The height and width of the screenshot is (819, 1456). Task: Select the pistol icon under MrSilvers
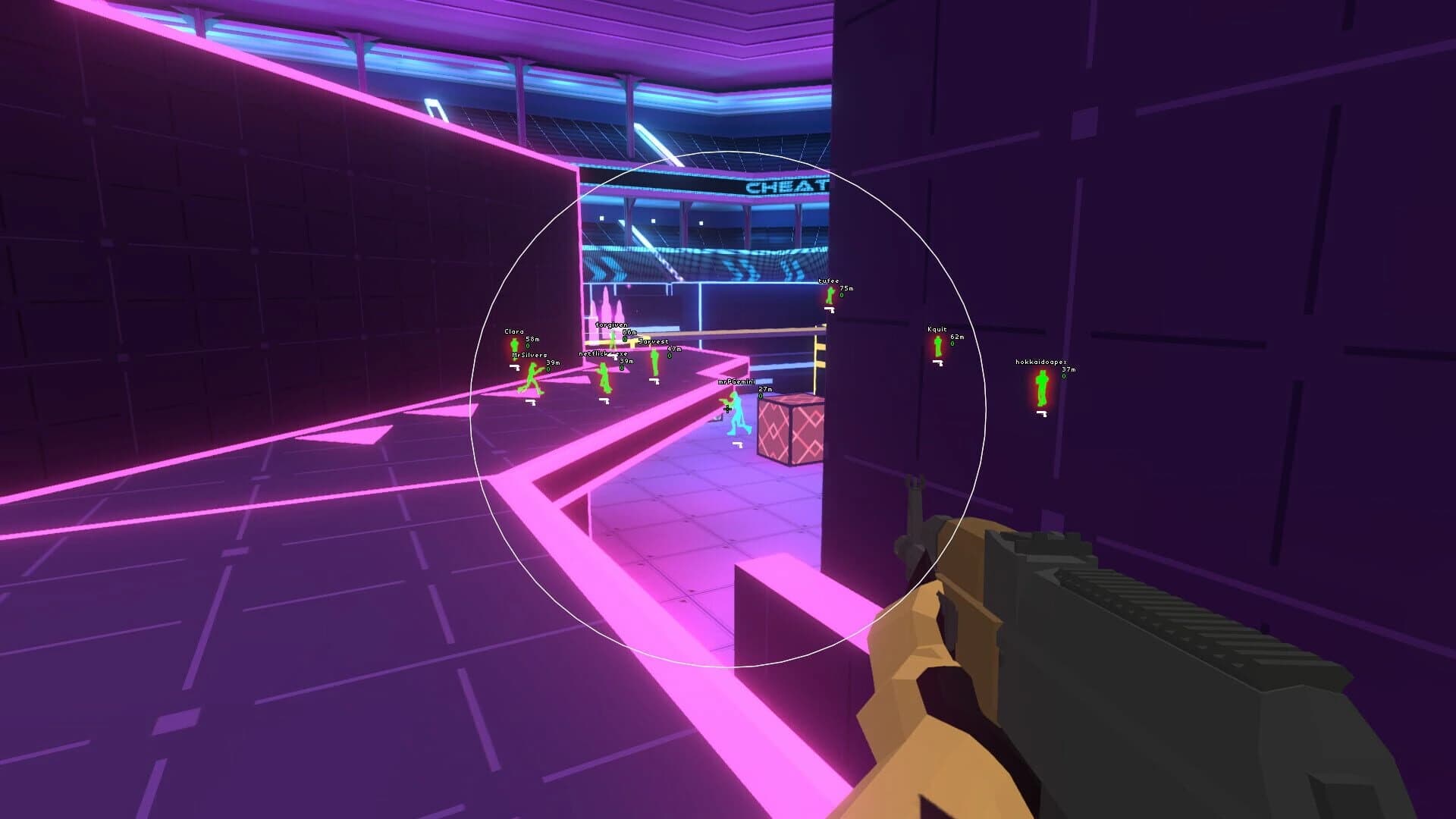pyautogui.click(x=530, y=402)
